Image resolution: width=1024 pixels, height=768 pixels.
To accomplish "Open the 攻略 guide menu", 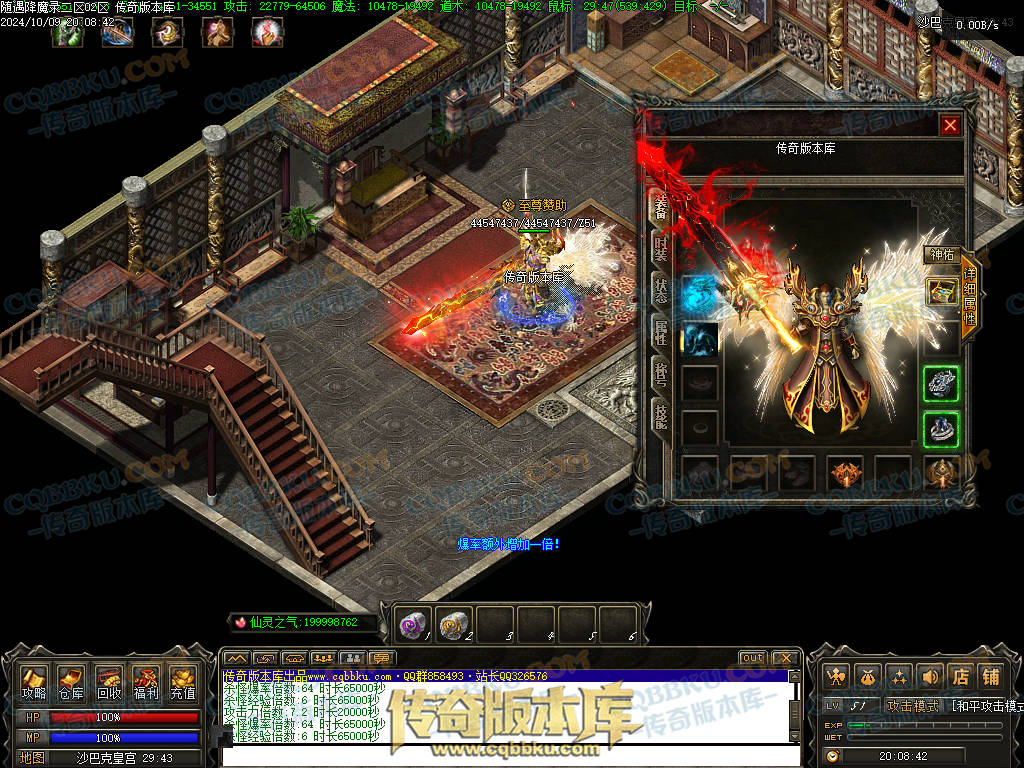I will point(34,682).
